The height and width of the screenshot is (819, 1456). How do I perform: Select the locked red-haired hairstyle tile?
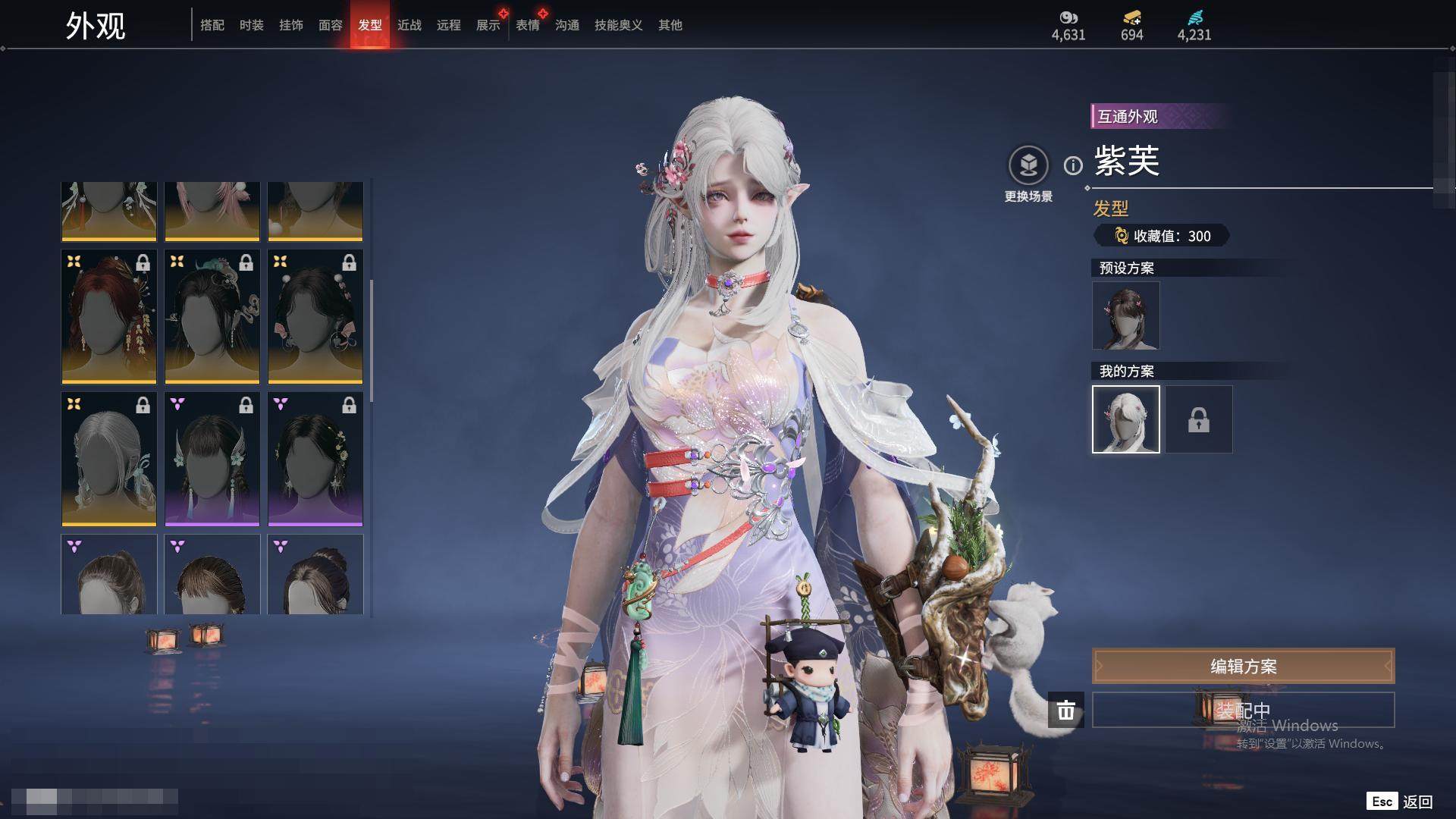pos(109,316)
